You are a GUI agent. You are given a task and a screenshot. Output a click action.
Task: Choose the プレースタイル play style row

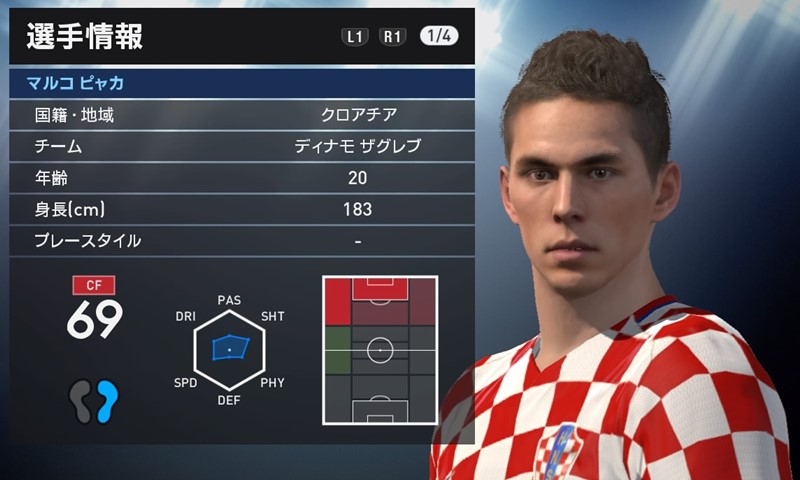point(242,241)
